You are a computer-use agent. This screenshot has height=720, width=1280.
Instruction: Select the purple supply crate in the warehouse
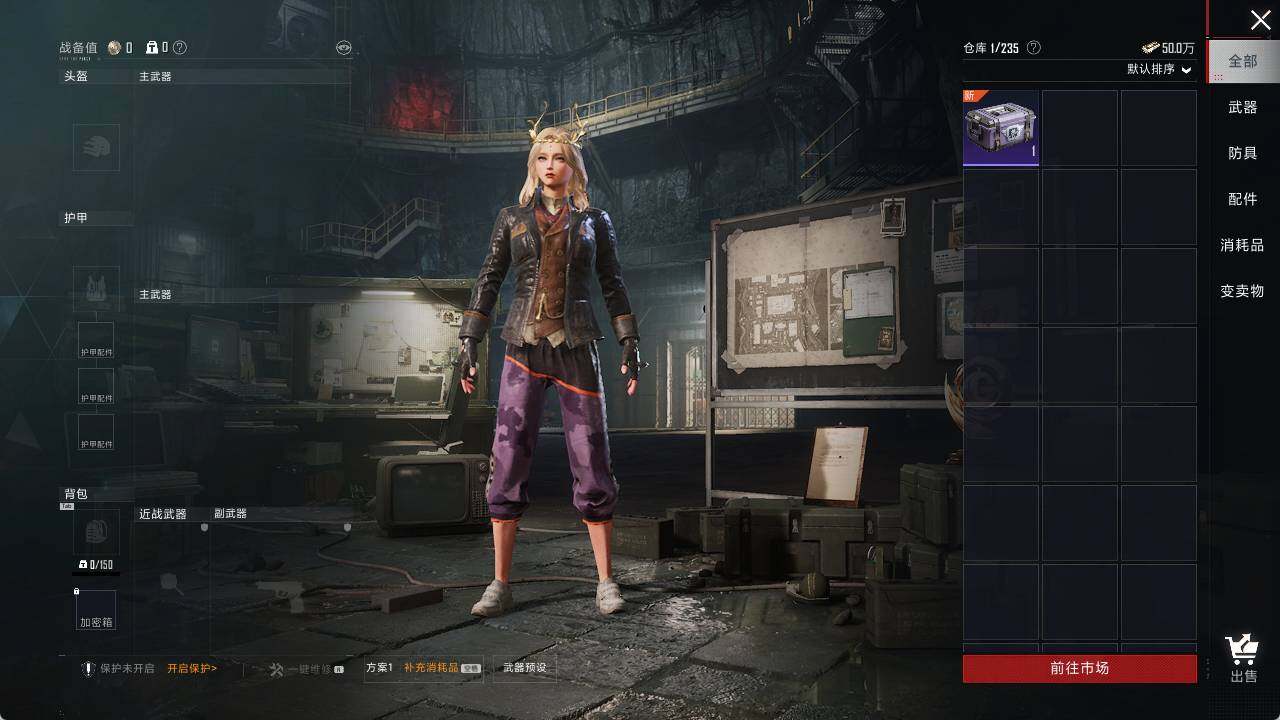click(1001, 128)
